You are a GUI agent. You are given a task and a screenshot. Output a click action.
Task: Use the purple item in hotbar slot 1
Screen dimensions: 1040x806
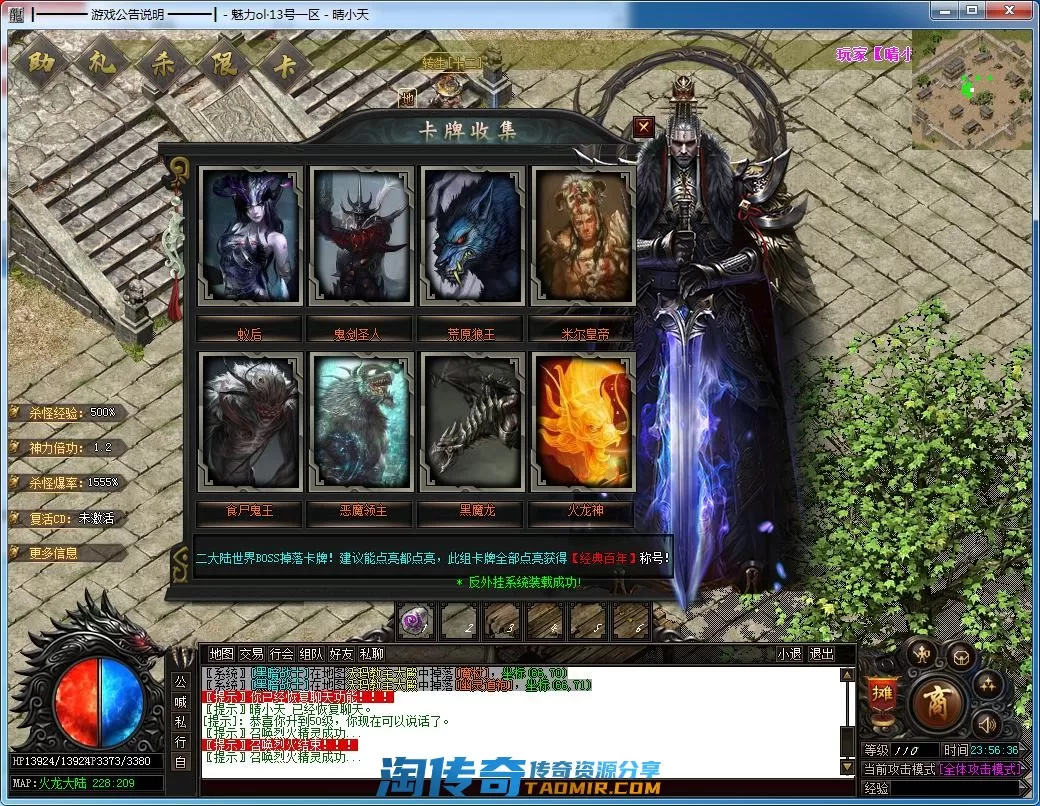click(414, 623)
